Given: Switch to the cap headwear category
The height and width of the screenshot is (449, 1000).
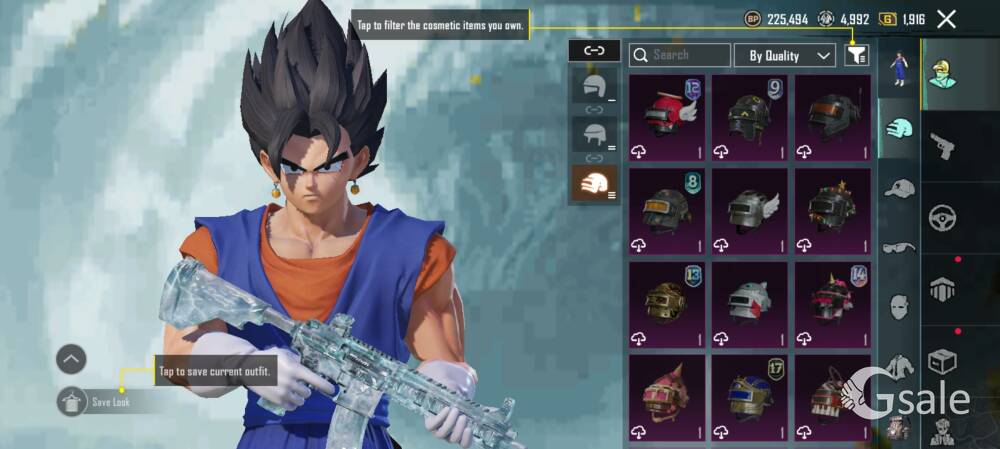Looking at the screenshot, I should [x=899, y=188].
